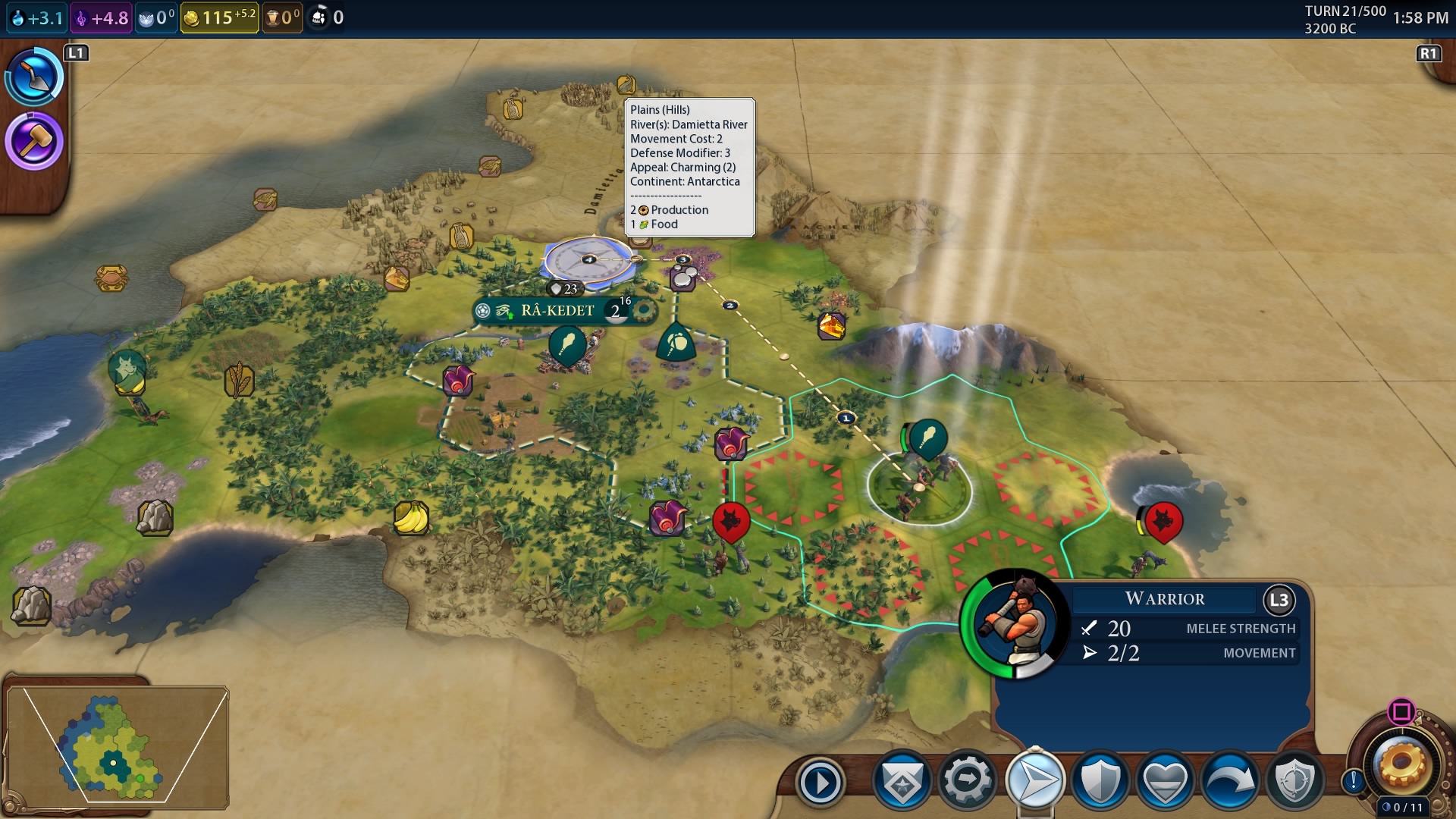Open the exclamation notification icon

(x=1354, y=780)
